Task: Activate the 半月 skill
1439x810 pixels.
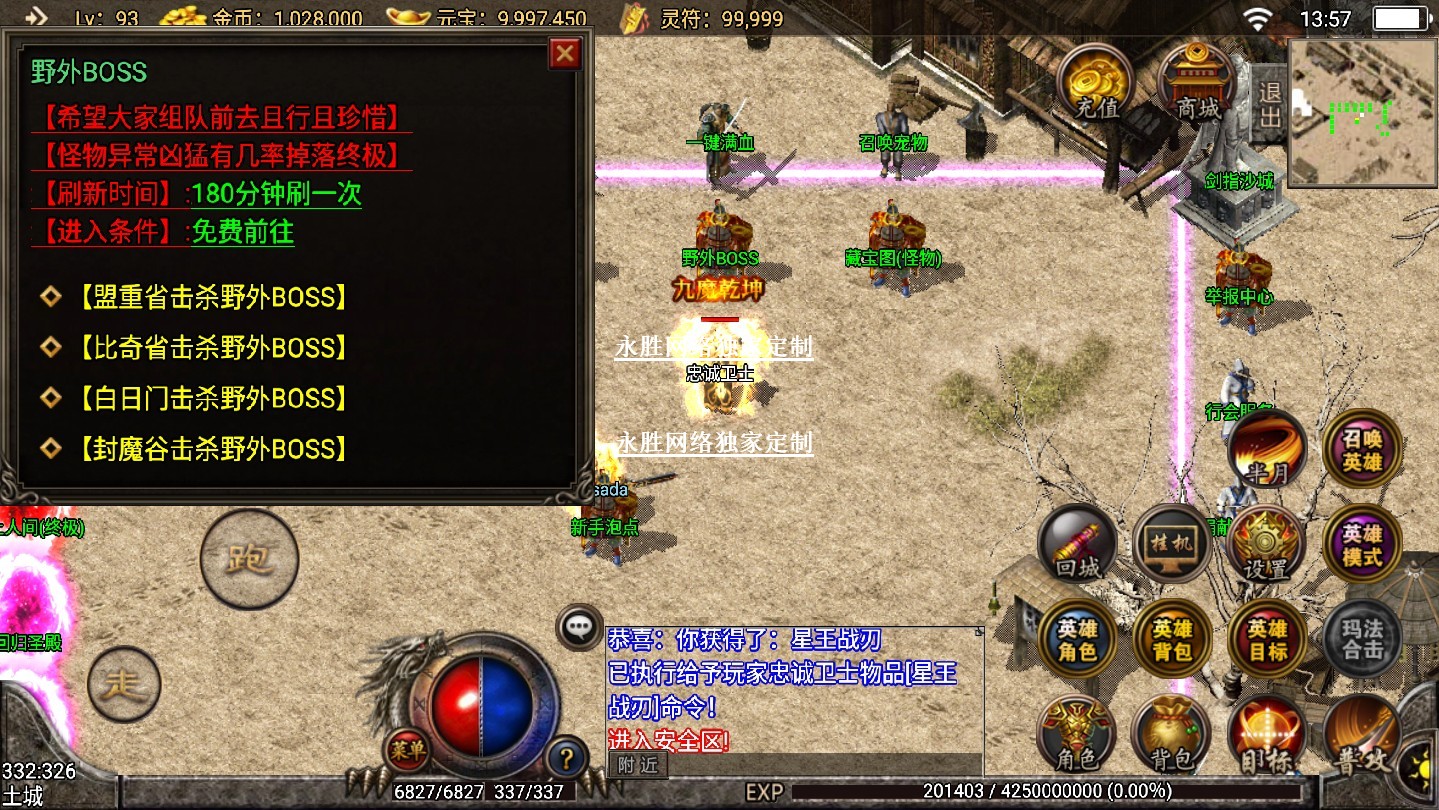Action: coord(1267,450)
